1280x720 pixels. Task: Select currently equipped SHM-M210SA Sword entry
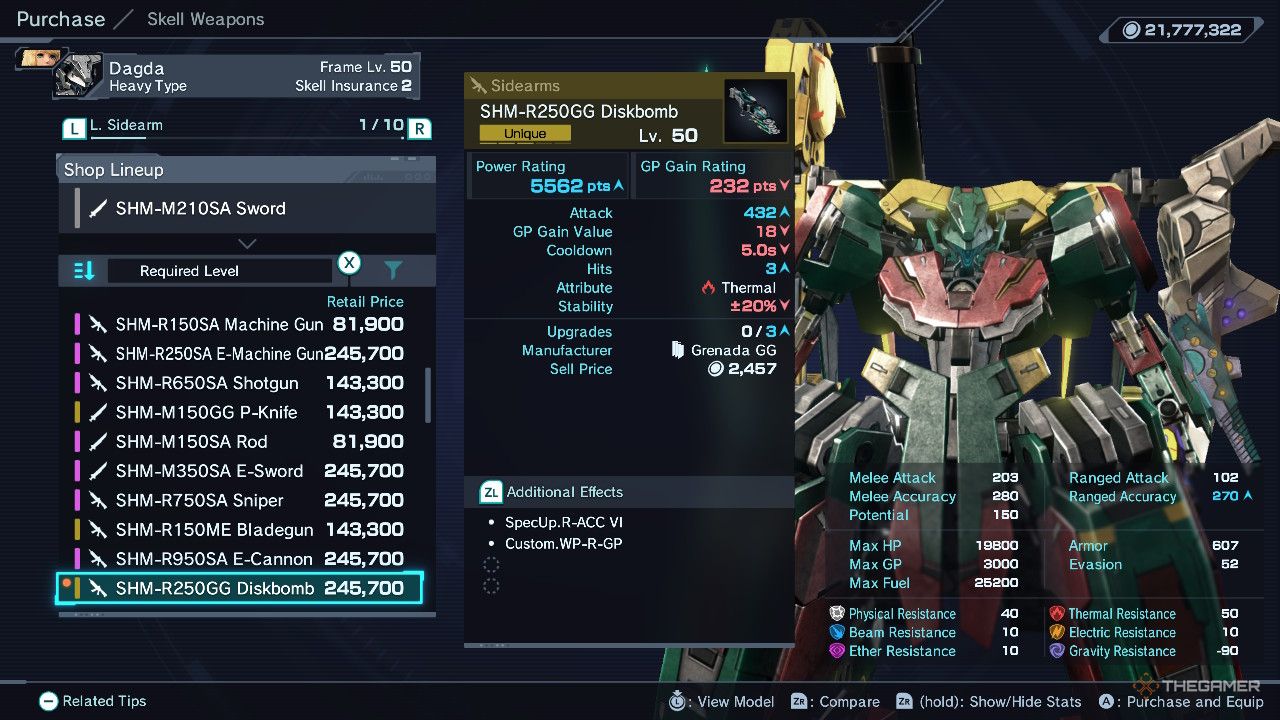point(247,208)
